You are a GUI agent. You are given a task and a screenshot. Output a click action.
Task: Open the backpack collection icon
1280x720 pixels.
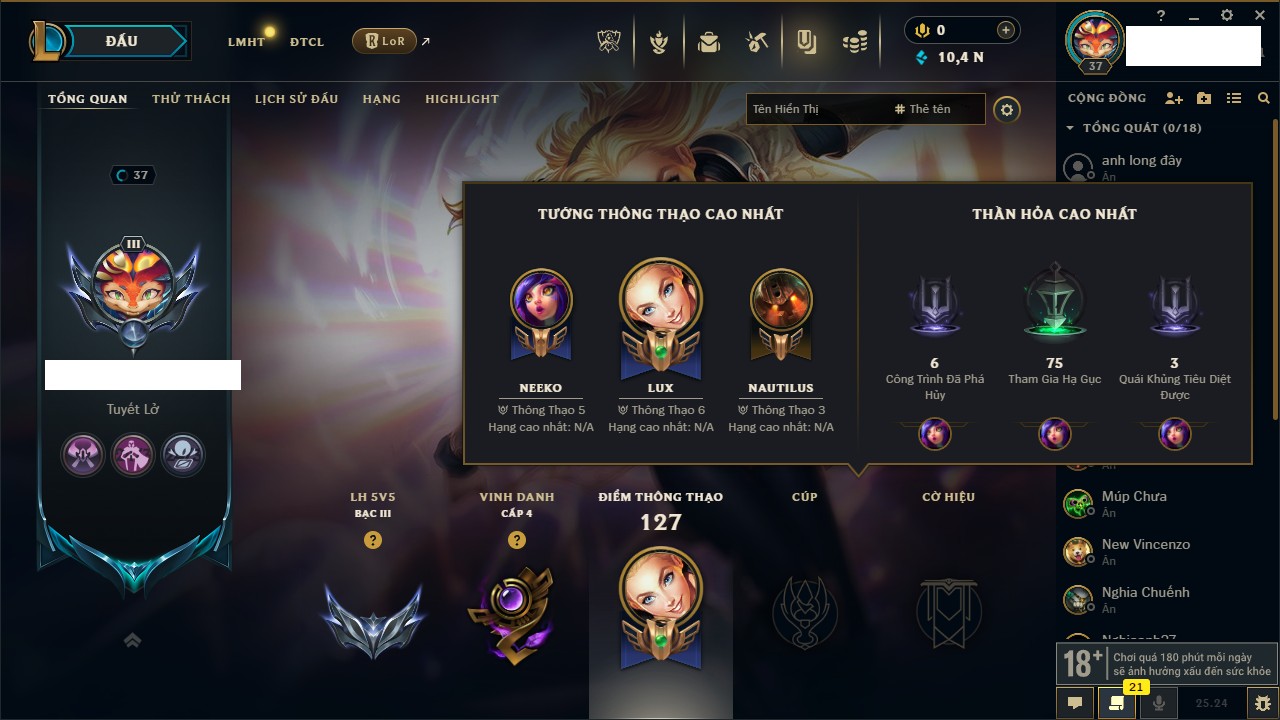coord(709,42)
